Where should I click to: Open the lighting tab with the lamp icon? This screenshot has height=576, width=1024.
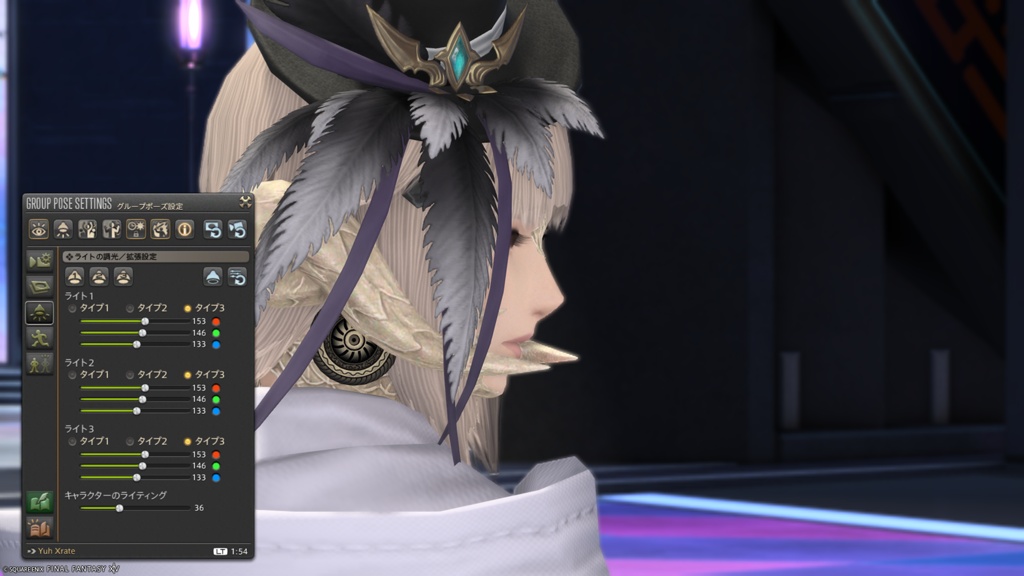click(x=39, y=312)
